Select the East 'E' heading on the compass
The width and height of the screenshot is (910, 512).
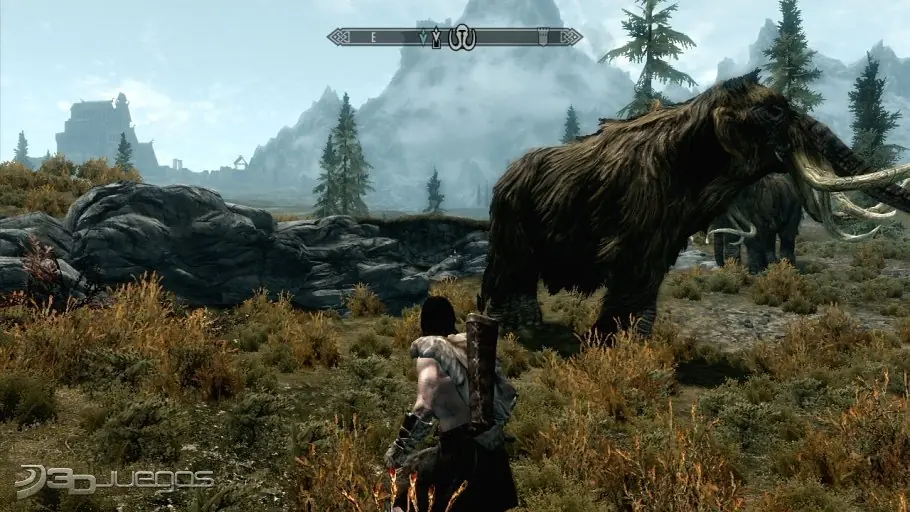click(373, 37)
